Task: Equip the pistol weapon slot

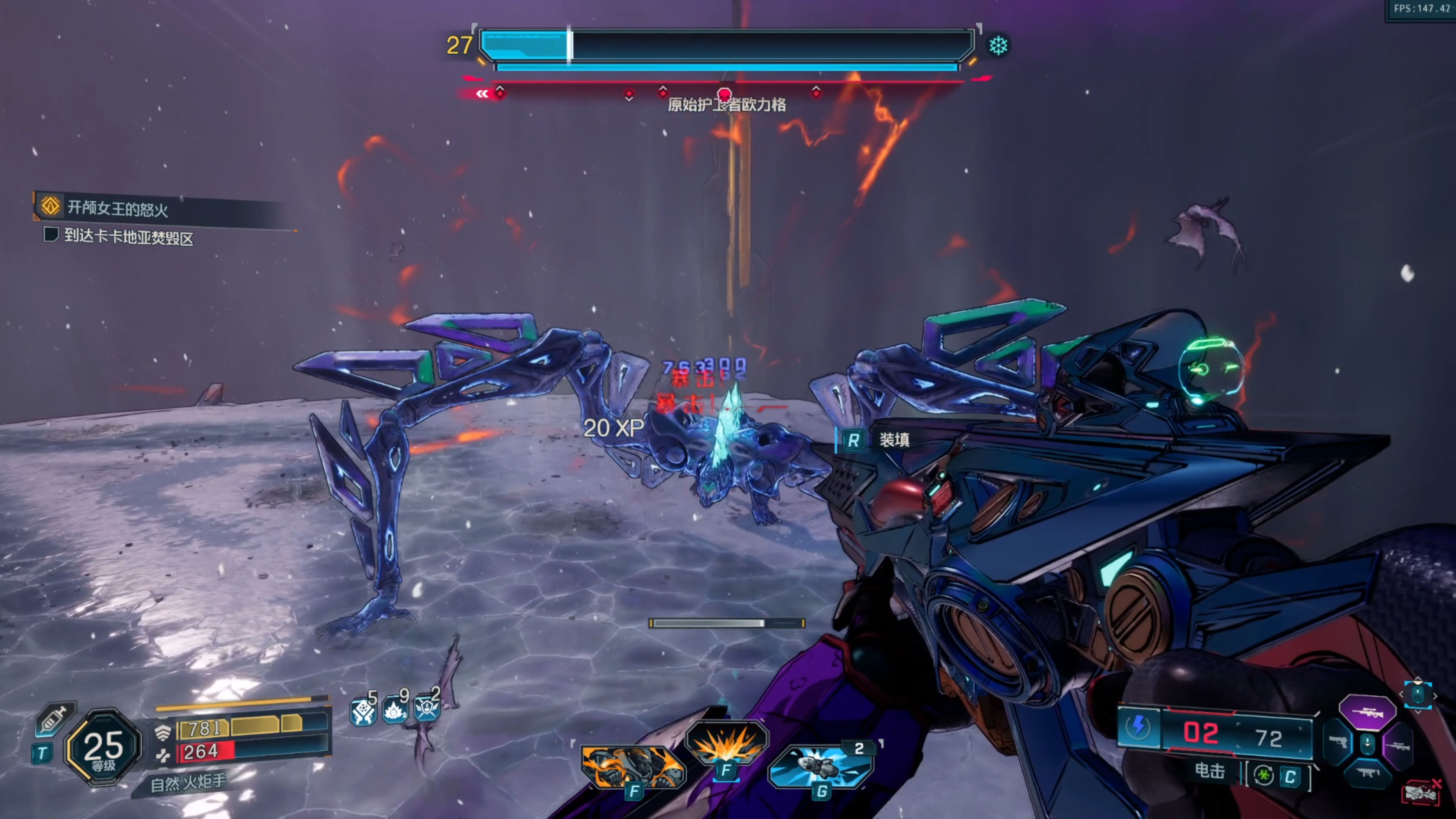Action: click(x=1337, y=742)
